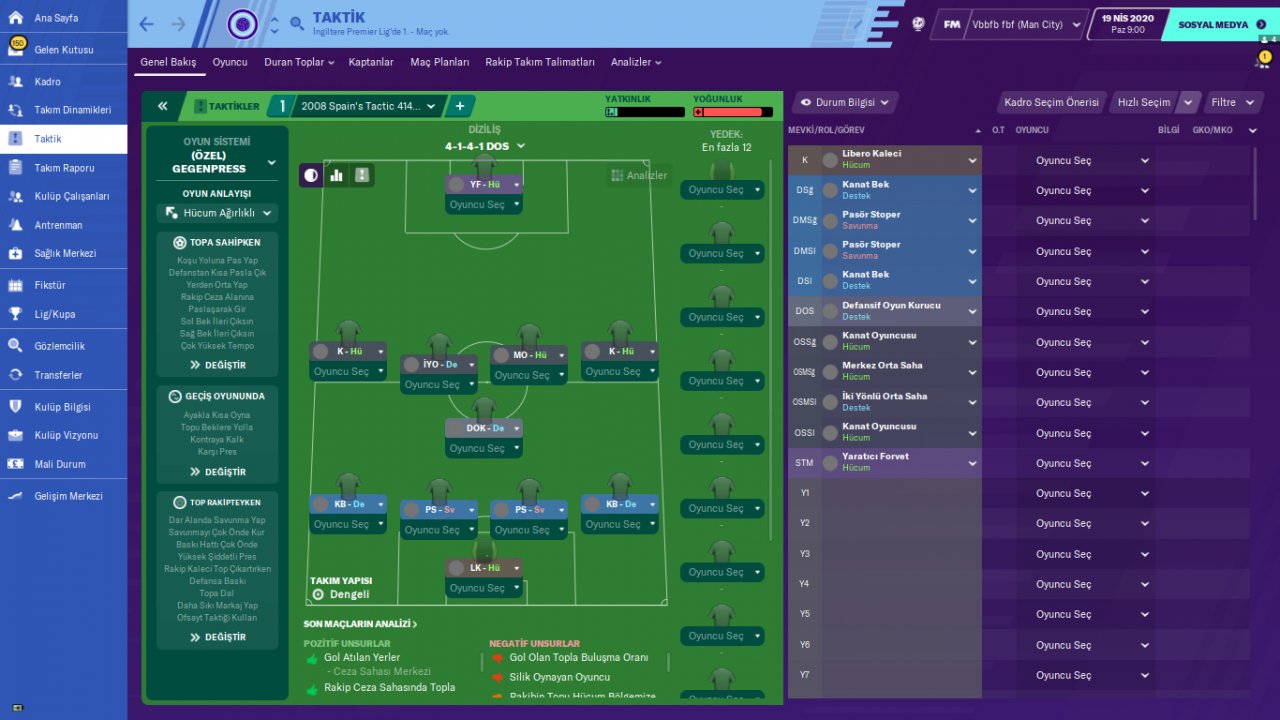Open the Transferler section
Viewport: 1280px width, 720px height.
pyautogui.click(x=58, y=375)
